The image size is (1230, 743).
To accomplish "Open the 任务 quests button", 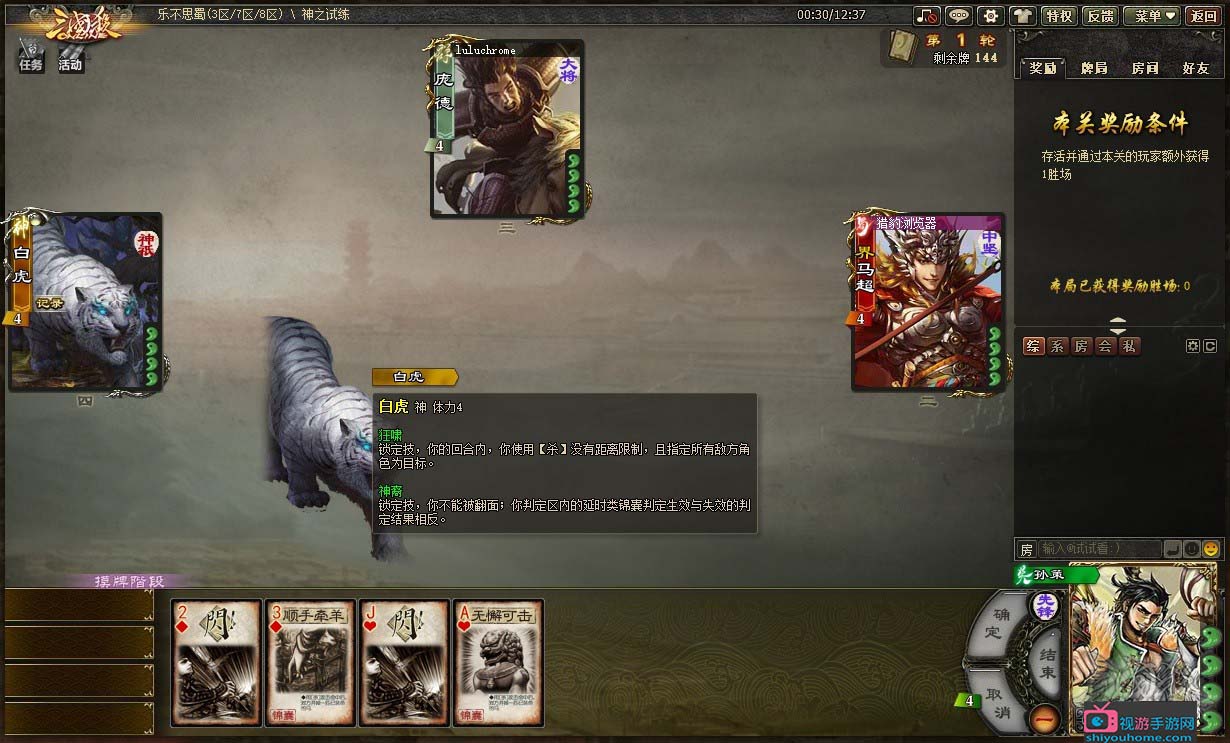I will pyautogui.click(x=31, y=56).
